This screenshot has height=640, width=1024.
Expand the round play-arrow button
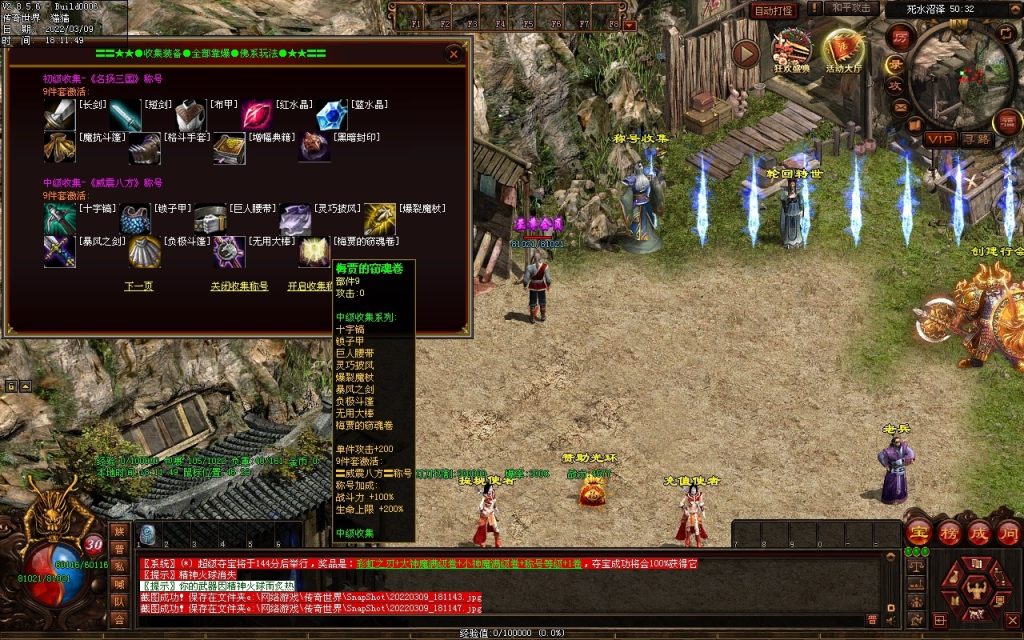pos(746,53)
